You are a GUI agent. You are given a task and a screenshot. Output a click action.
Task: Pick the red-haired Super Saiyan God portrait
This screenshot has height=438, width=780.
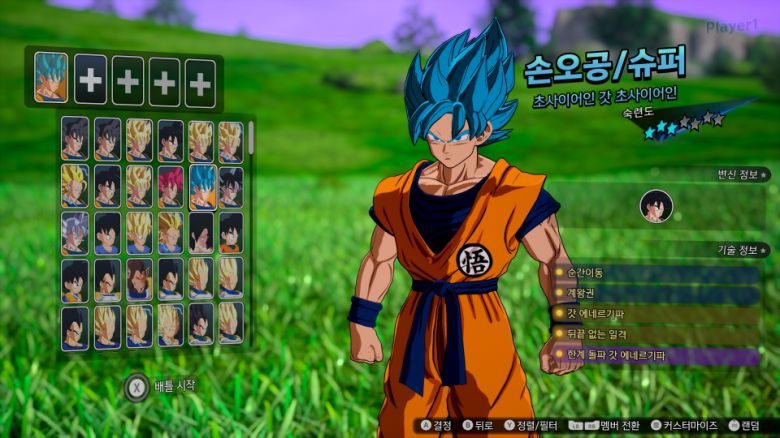pos(170,186)
